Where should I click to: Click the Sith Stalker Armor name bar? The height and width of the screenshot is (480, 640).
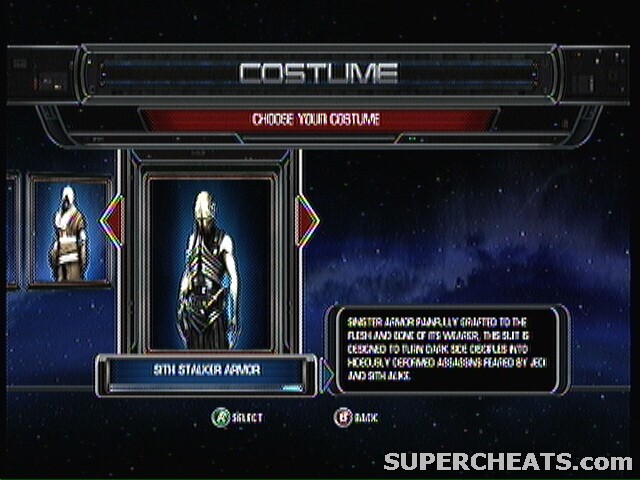(206, 371)
